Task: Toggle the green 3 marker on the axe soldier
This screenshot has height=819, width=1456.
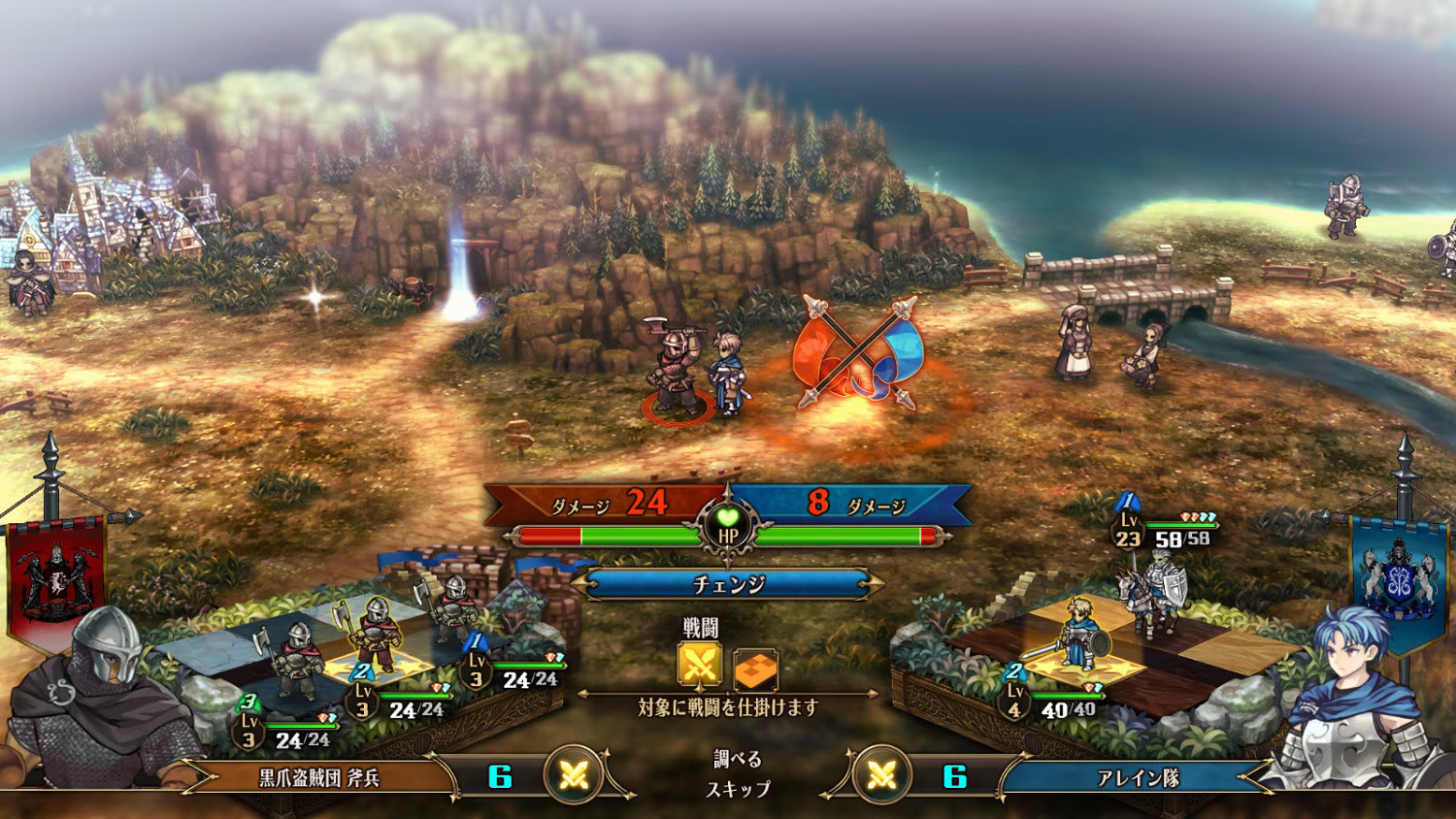Action: pos(249,702)
